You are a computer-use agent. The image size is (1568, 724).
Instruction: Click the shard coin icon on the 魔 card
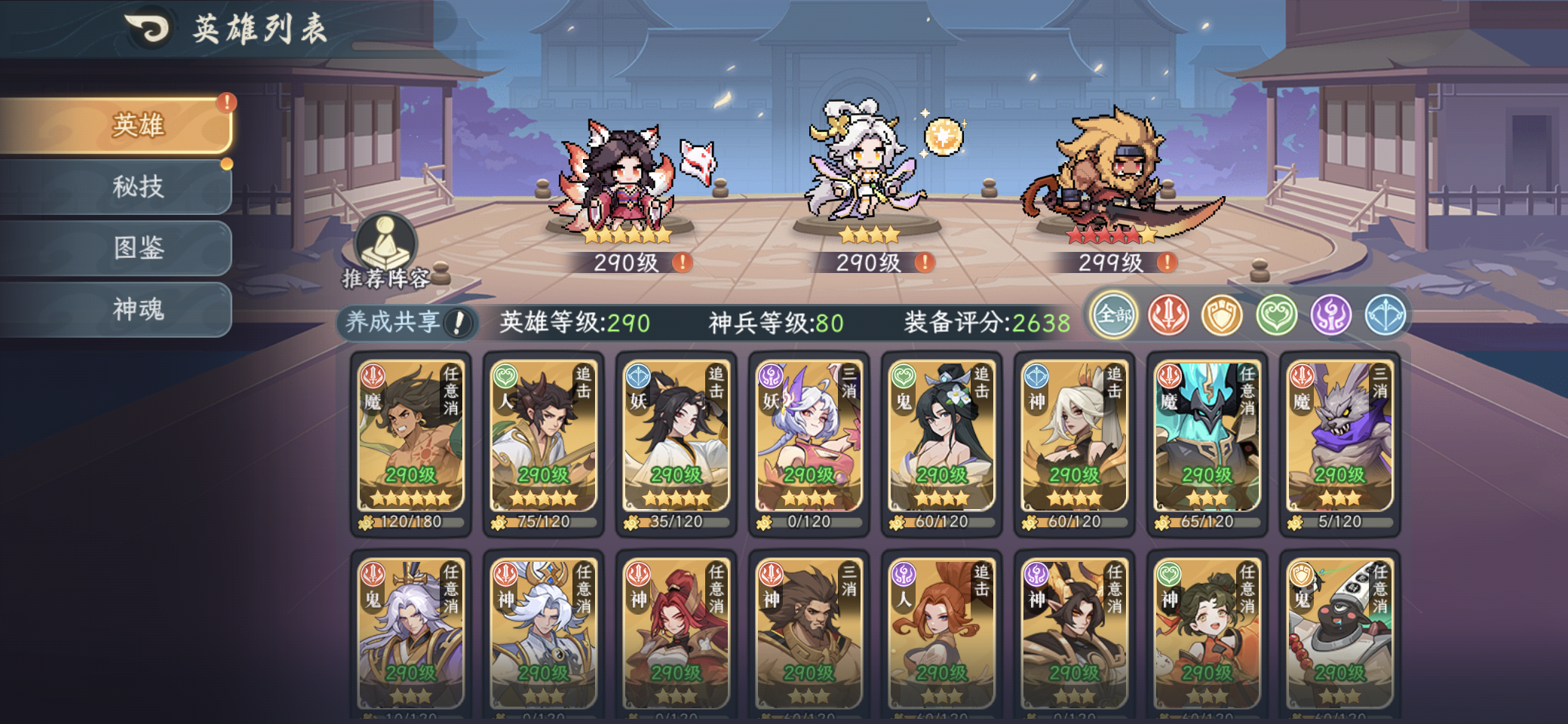point(364,520)
